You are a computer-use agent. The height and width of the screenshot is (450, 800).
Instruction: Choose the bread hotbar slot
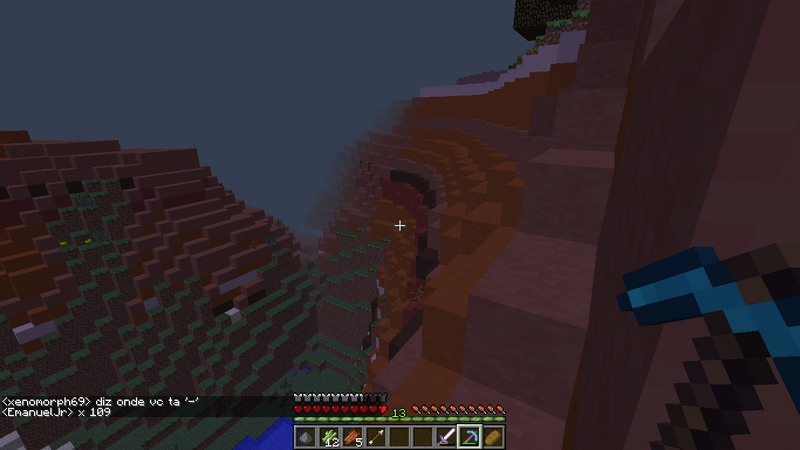[492, 437]
